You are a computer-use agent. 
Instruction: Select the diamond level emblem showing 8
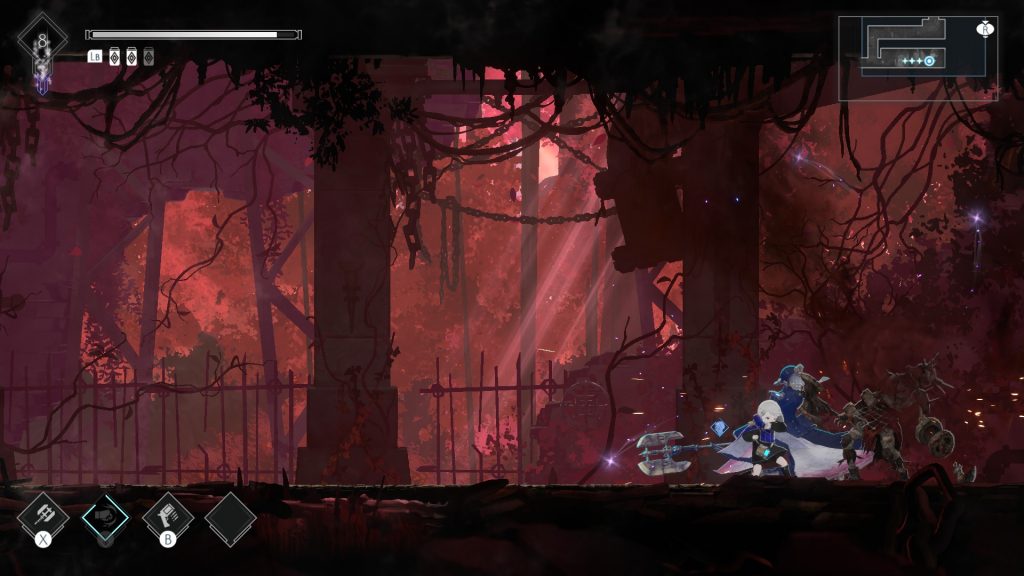(42, 41)
